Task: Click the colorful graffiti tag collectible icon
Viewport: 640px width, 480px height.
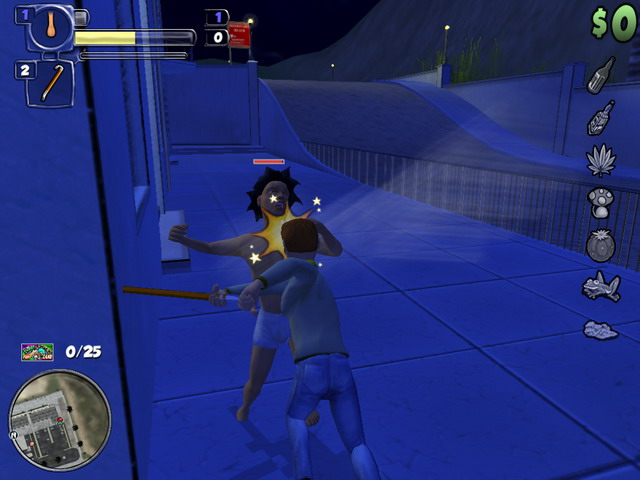Action: pyautogui.click(x=38, y=352)
